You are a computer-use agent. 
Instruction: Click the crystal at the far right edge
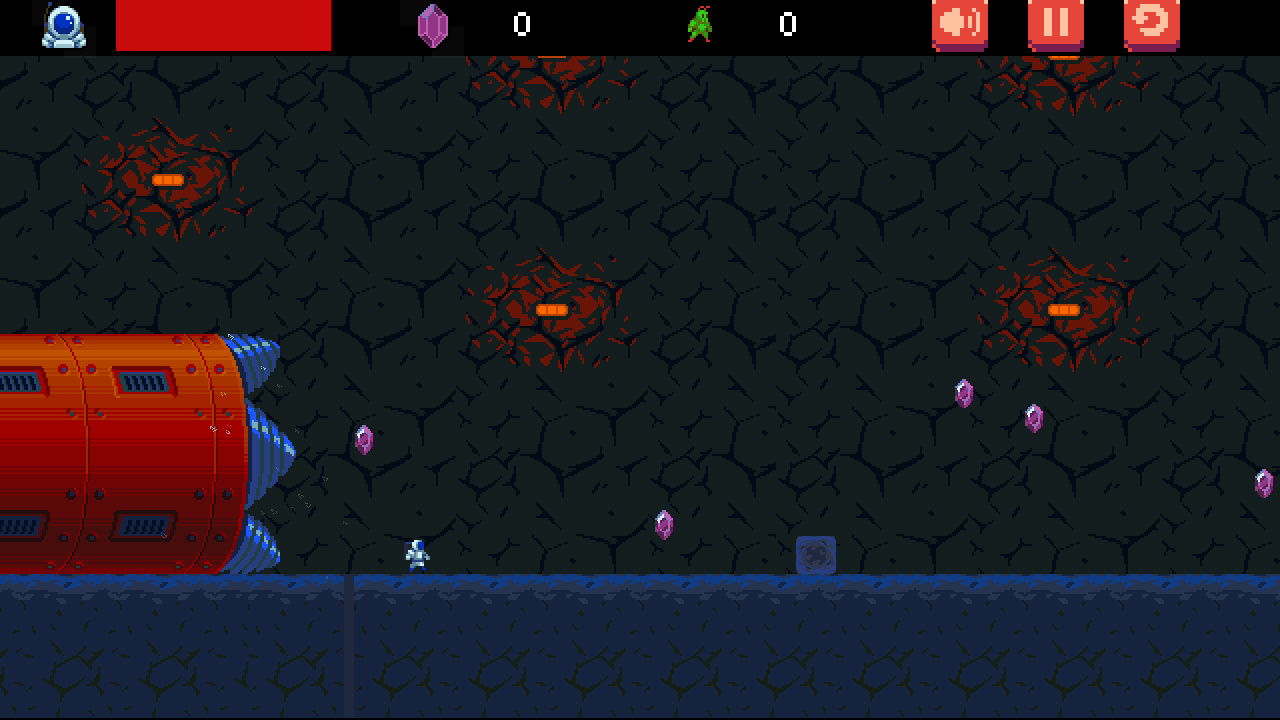1263,482
